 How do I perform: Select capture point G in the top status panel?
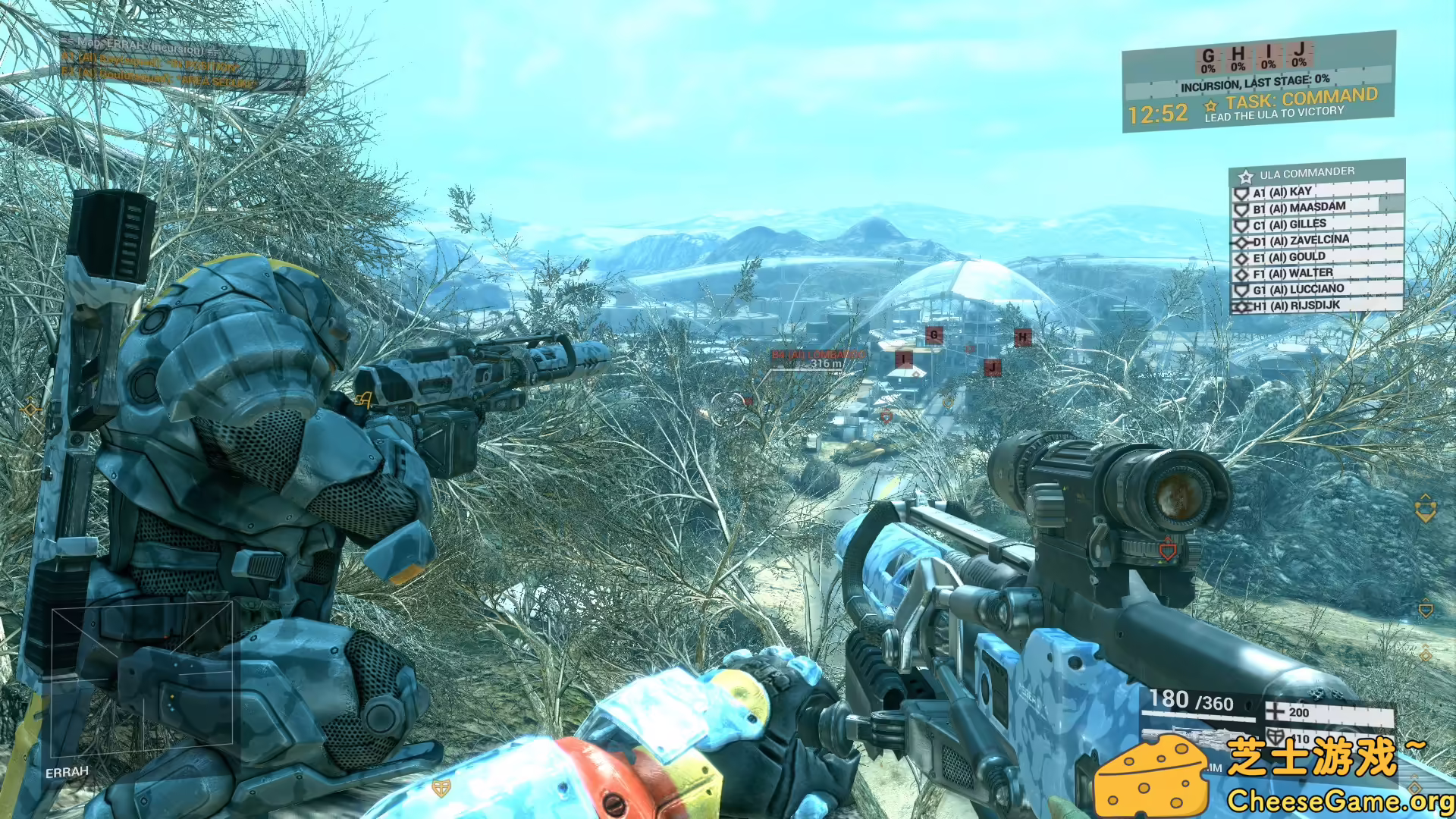point(1208,59)
